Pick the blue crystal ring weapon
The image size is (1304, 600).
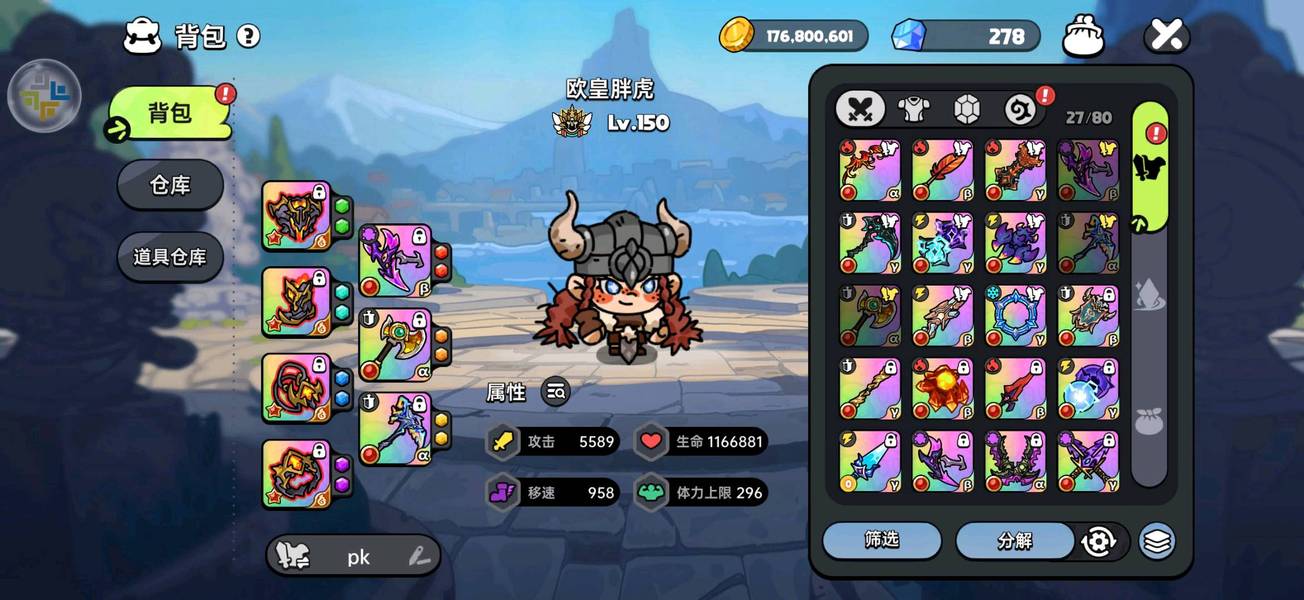[x=1015, y=316]
